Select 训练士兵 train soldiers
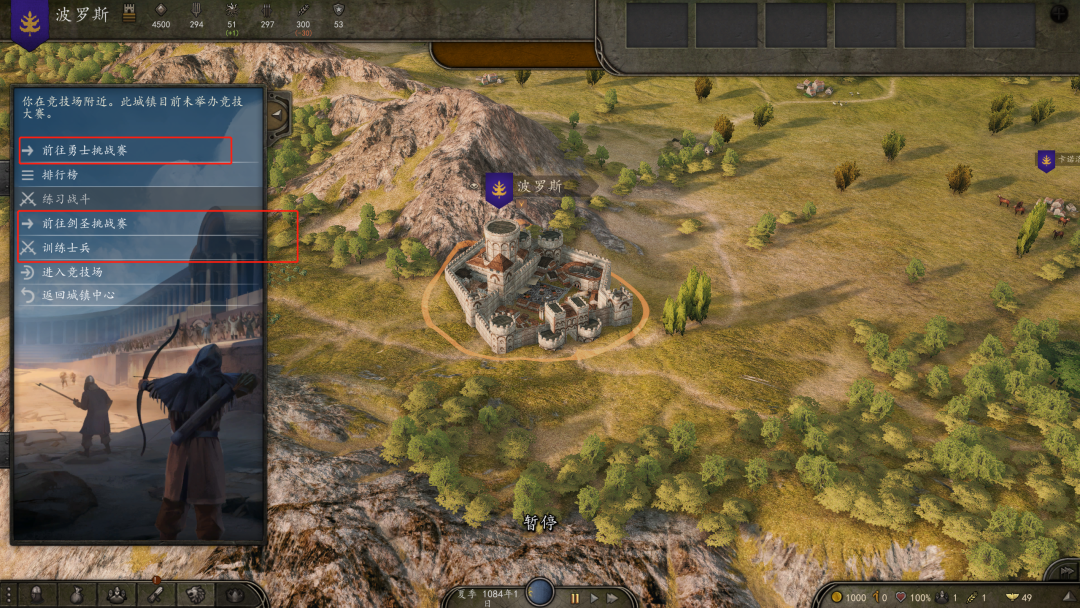The image size is (1080, 608). click(x=66, y=247)
